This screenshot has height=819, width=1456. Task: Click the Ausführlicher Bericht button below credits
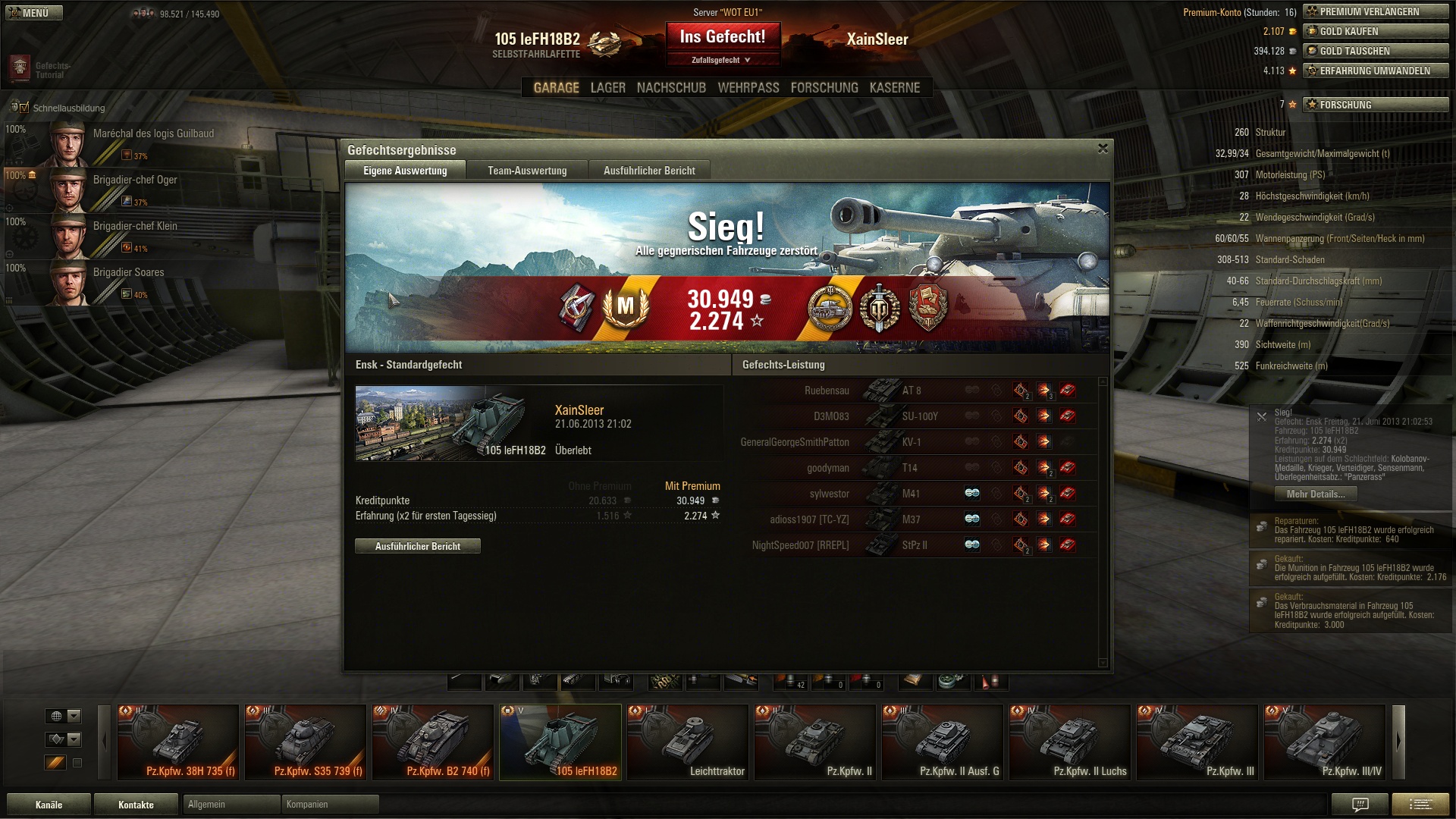pos(417,546)
